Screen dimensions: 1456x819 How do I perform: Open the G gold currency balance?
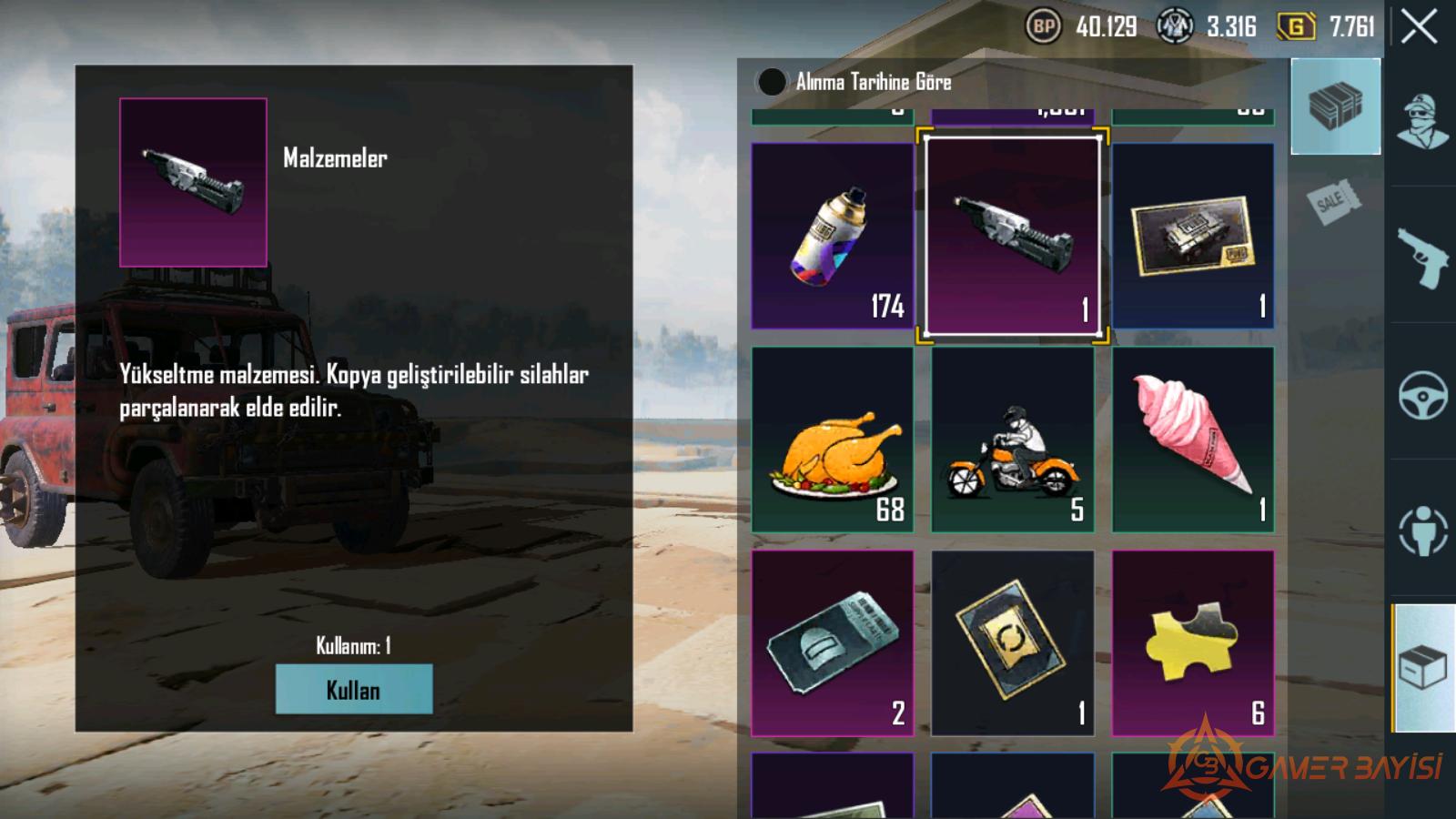[1327, 27]
